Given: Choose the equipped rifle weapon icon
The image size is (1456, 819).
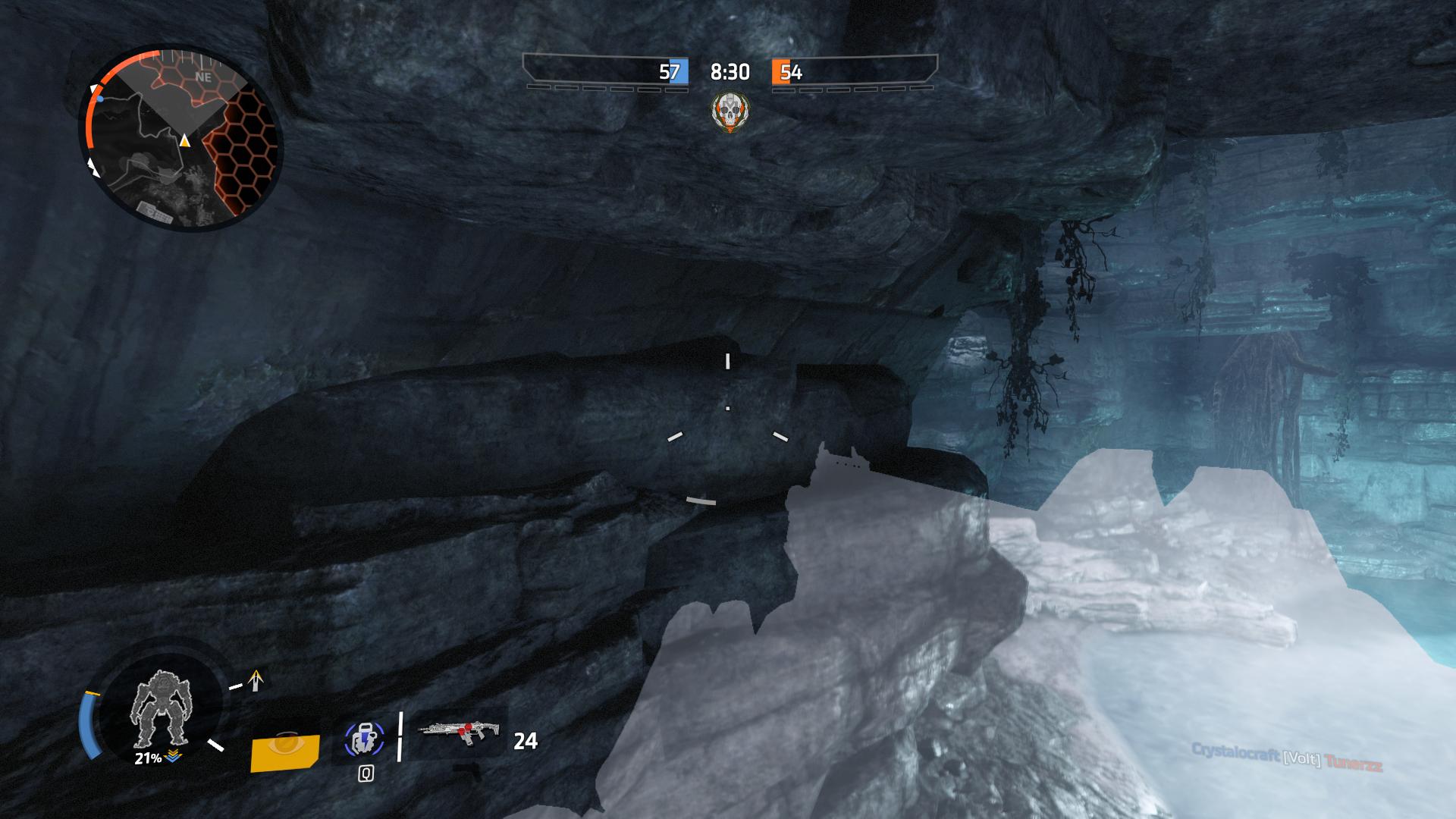Looking at the screenshot, I should tap(460, 732).
